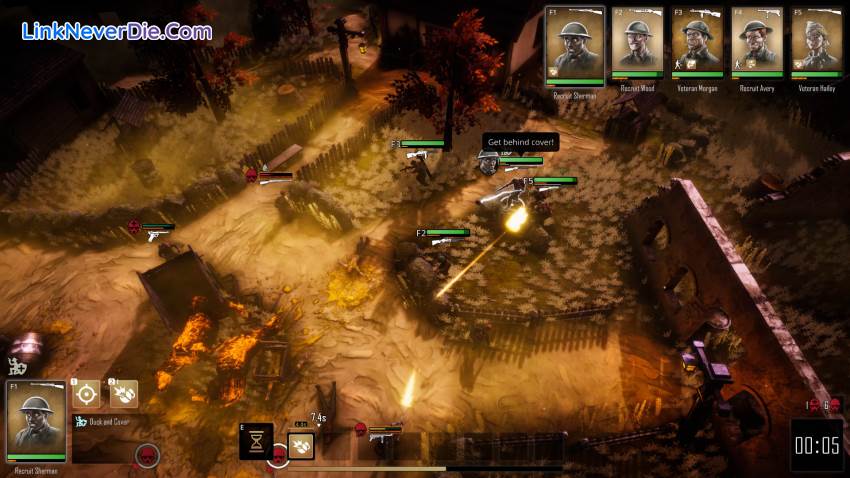Switch to Veteran Hadley's squad portrait
850x478 pixels.
pos(817,45)
